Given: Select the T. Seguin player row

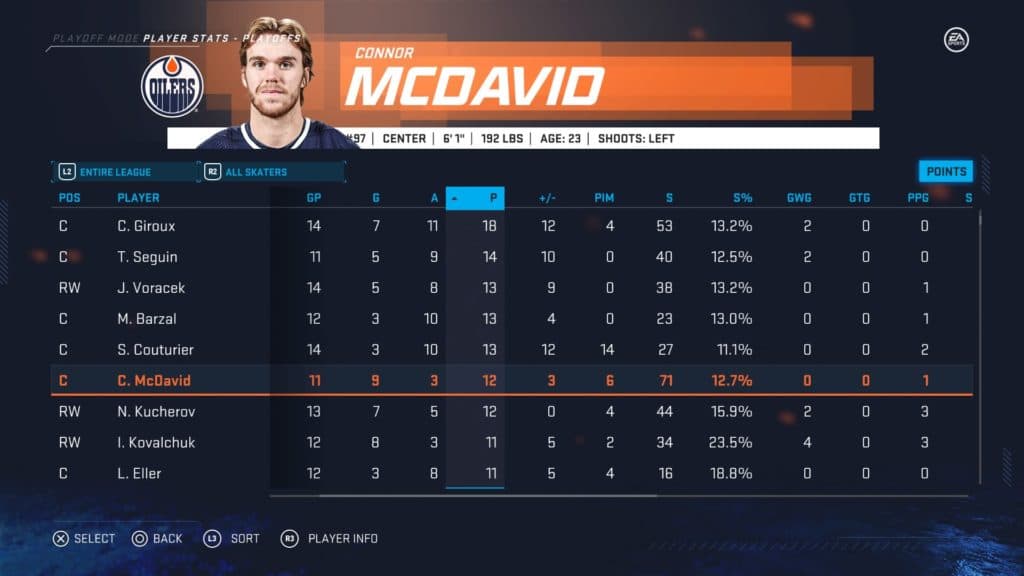Looking at the screenshot, I should [x=146, y=257].
